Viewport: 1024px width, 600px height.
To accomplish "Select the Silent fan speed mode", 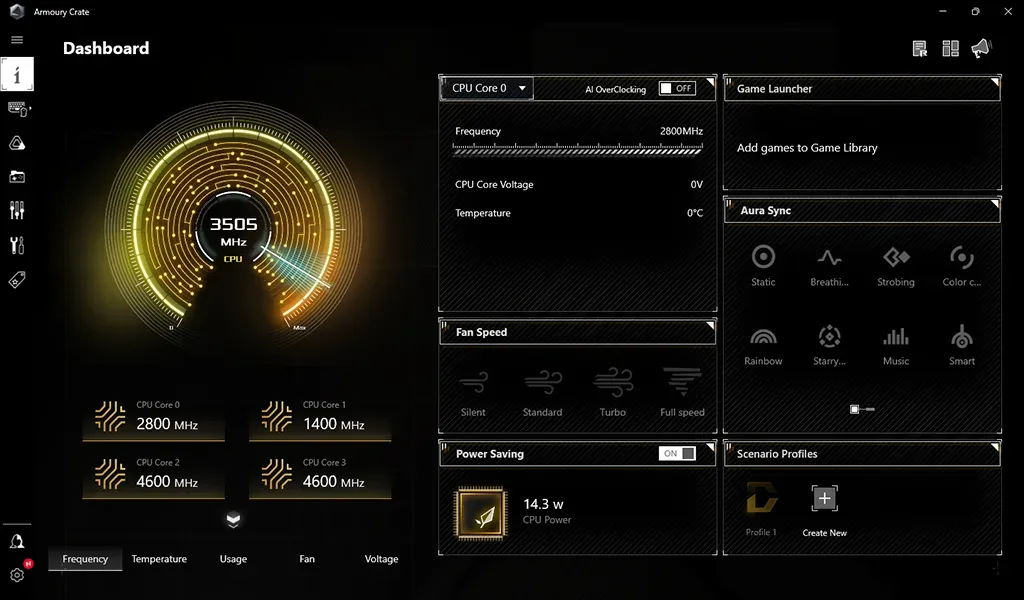I will click(473, 391).
